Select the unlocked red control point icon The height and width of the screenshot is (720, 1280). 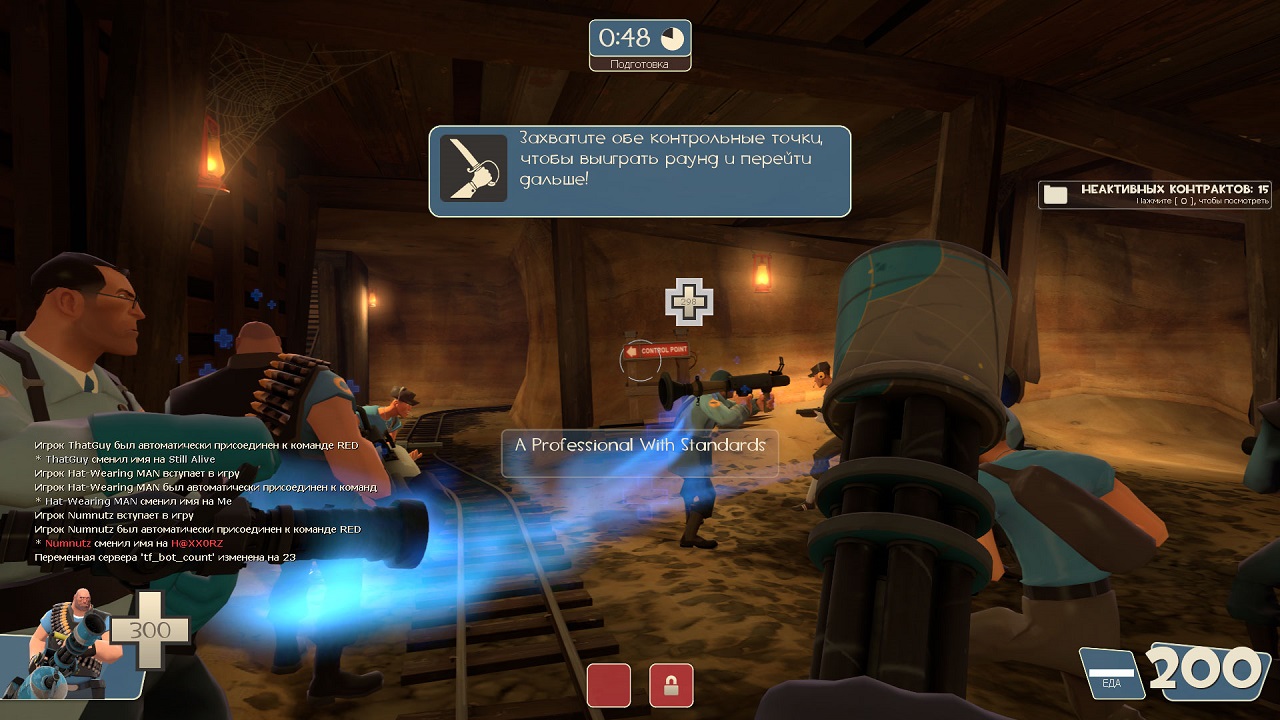tap(609, 685)
